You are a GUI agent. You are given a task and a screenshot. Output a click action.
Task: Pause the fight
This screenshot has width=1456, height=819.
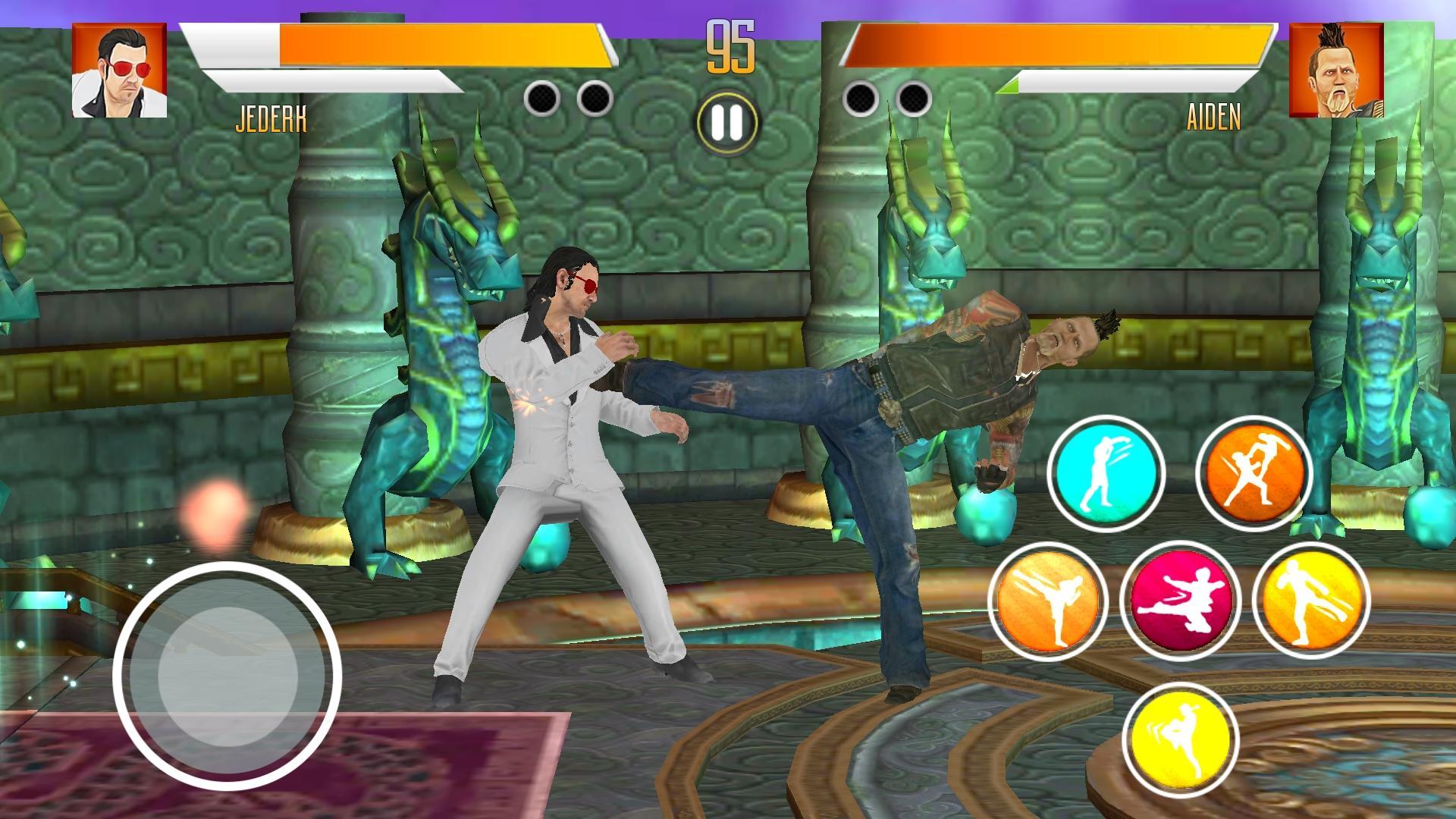(x=726, y=124)
